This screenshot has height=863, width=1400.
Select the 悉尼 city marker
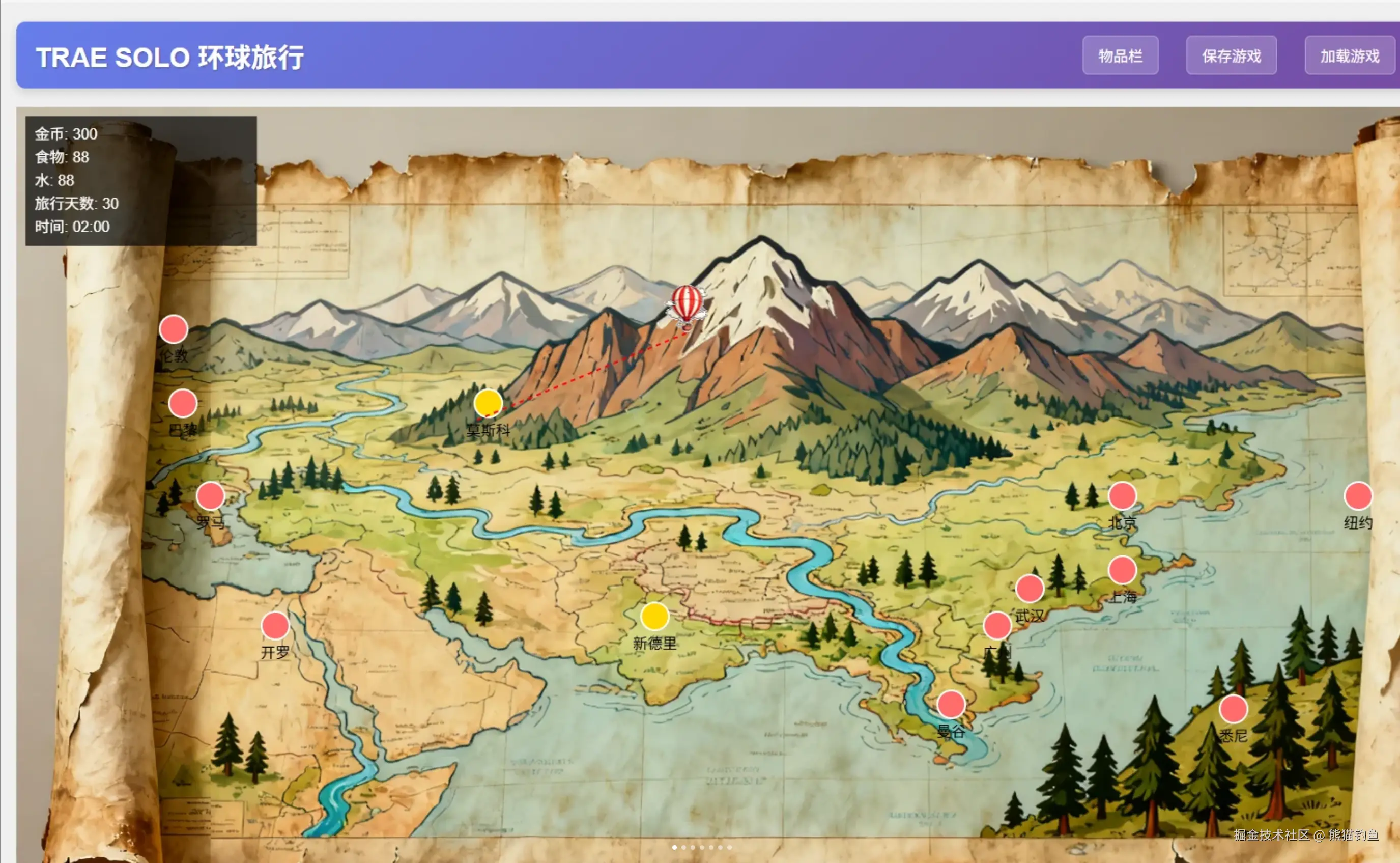pyautogui.click(x=1233, y=709)
